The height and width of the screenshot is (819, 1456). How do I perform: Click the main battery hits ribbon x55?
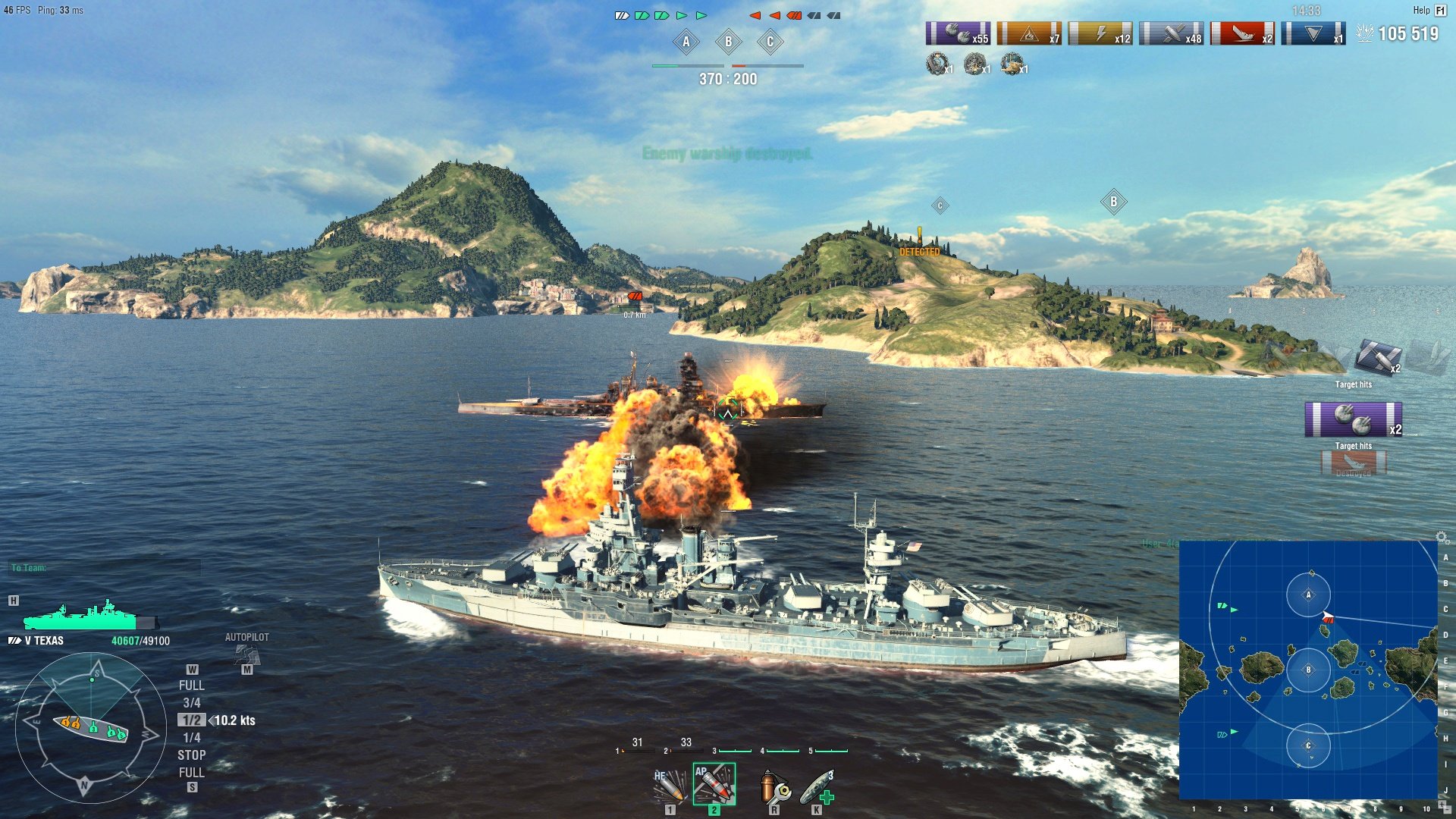coord(958,33)
